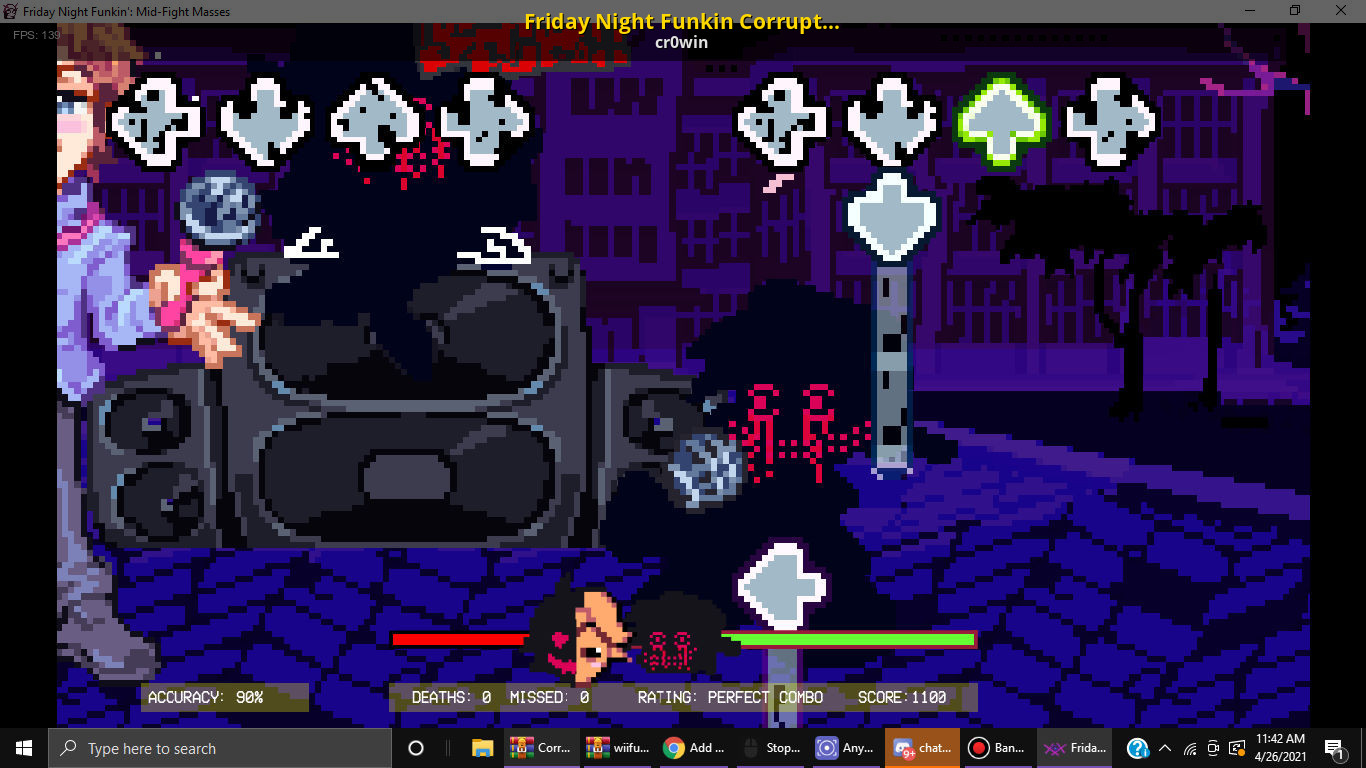Click the green enemy health bar
The image size is (1366, 768).
[860, 637]
